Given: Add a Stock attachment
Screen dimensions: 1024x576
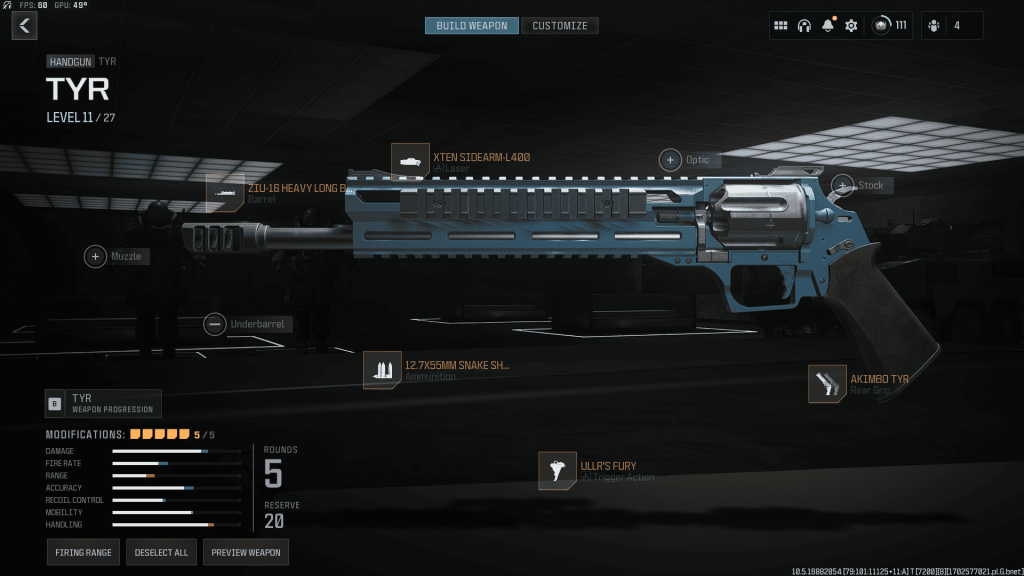Looking at the screenshot, I should (x=844, y=185).
